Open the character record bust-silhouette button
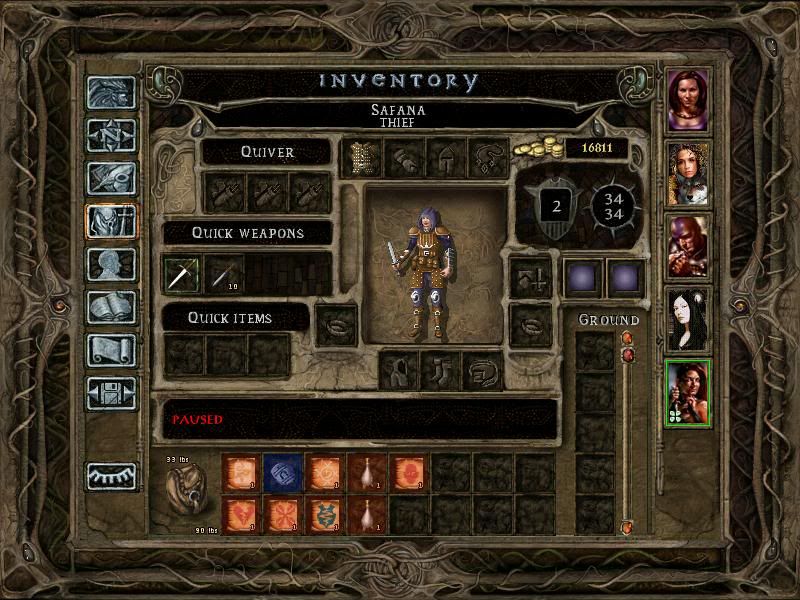The width and height of the screenshot is (800, 600). pyautogui.click(x=110, y=264)
